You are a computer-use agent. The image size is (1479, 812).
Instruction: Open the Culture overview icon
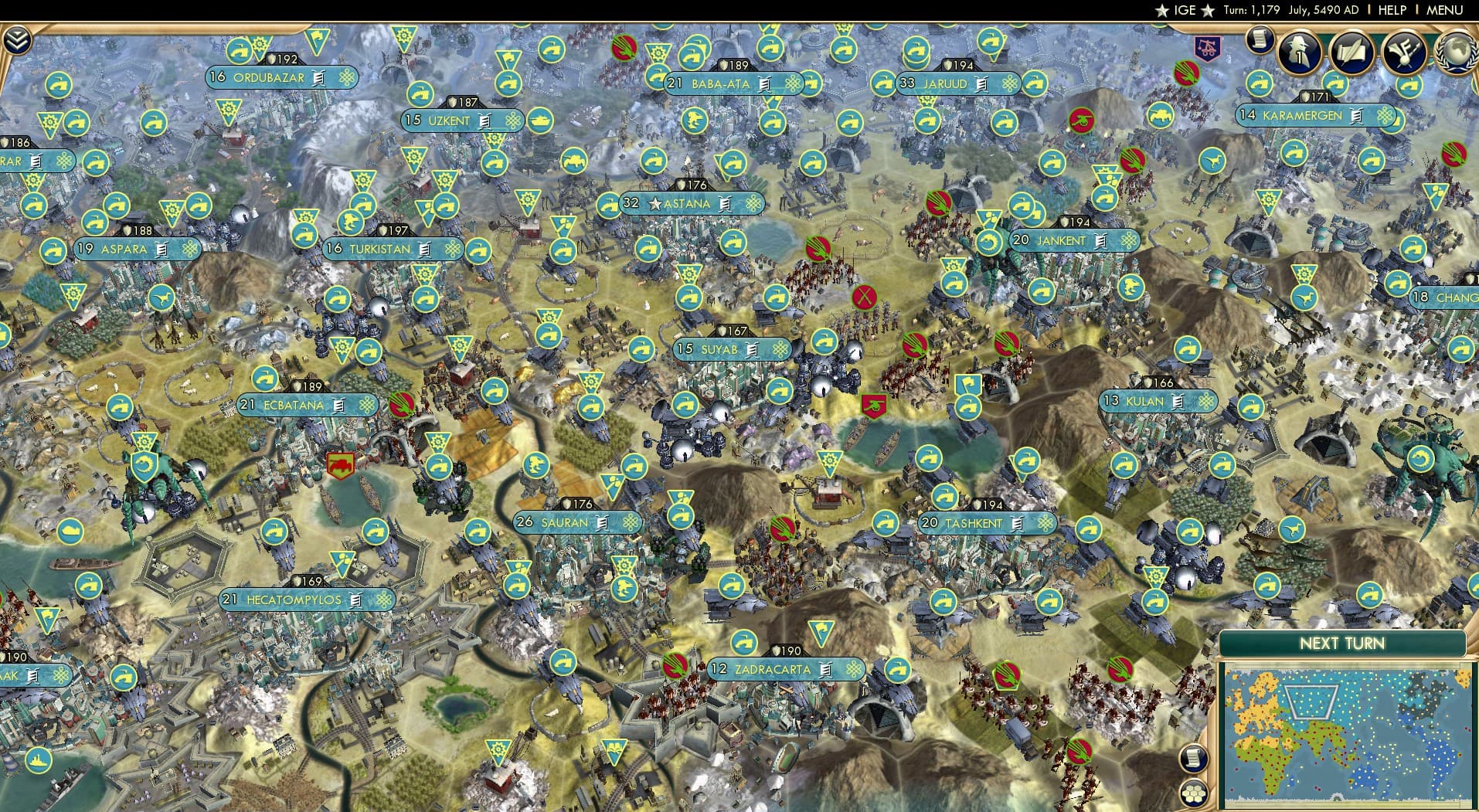(1406, 49)
